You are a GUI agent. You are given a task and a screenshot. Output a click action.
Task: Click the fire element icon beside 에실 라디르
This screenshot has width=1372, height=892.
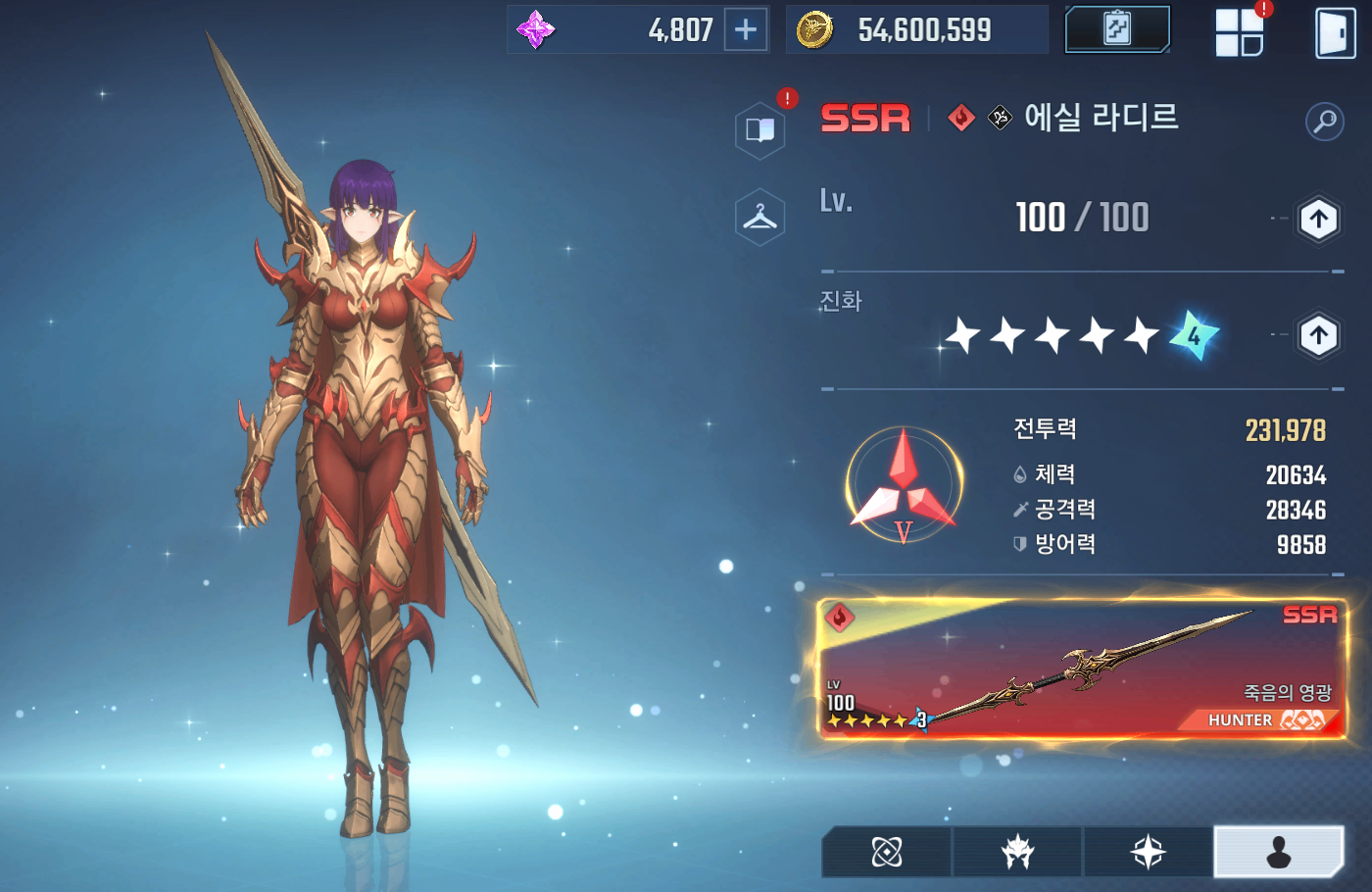pos(959,119)
